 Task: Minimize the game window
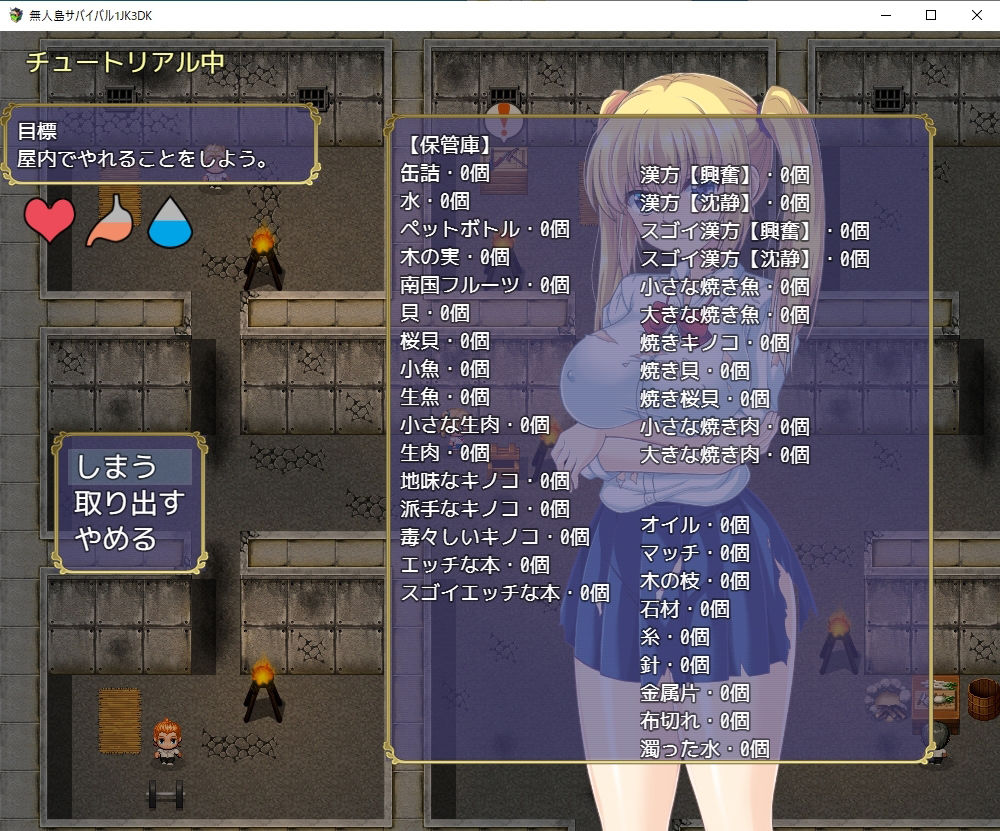885,15
